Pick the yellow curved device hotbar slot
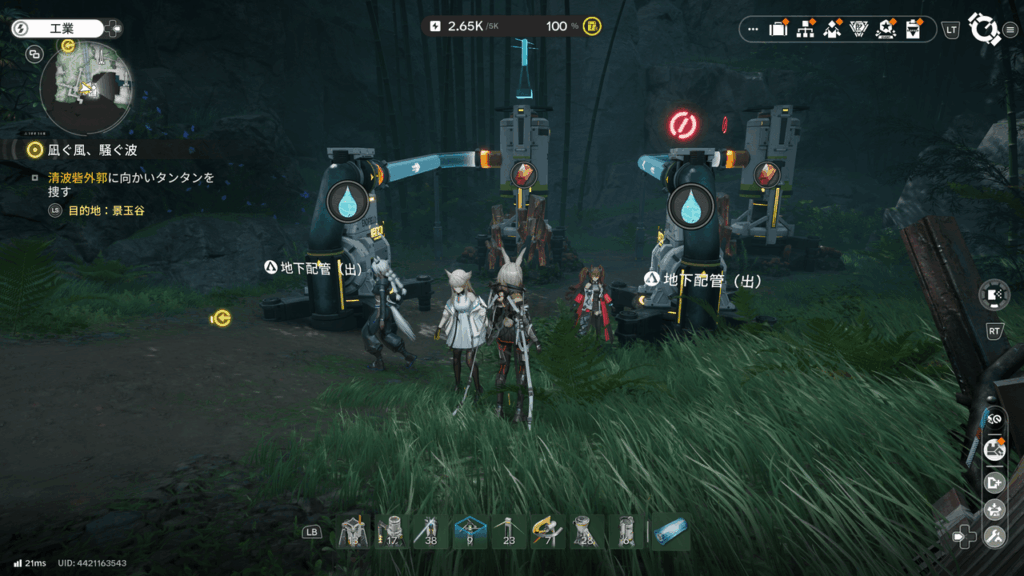 pos(548,532)
